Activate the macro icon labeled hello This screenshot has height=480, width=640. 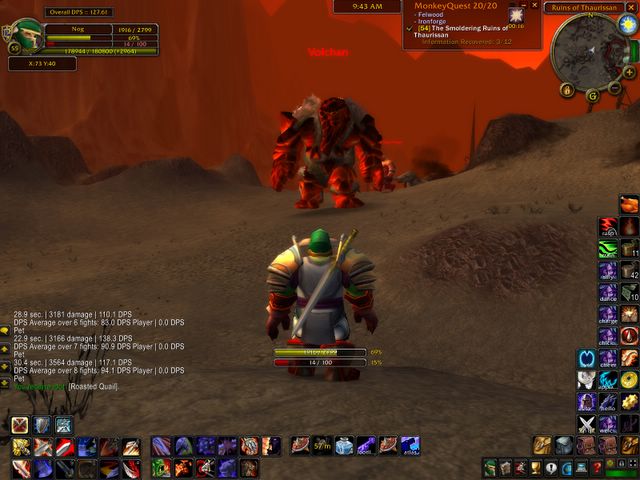[608, 401]
